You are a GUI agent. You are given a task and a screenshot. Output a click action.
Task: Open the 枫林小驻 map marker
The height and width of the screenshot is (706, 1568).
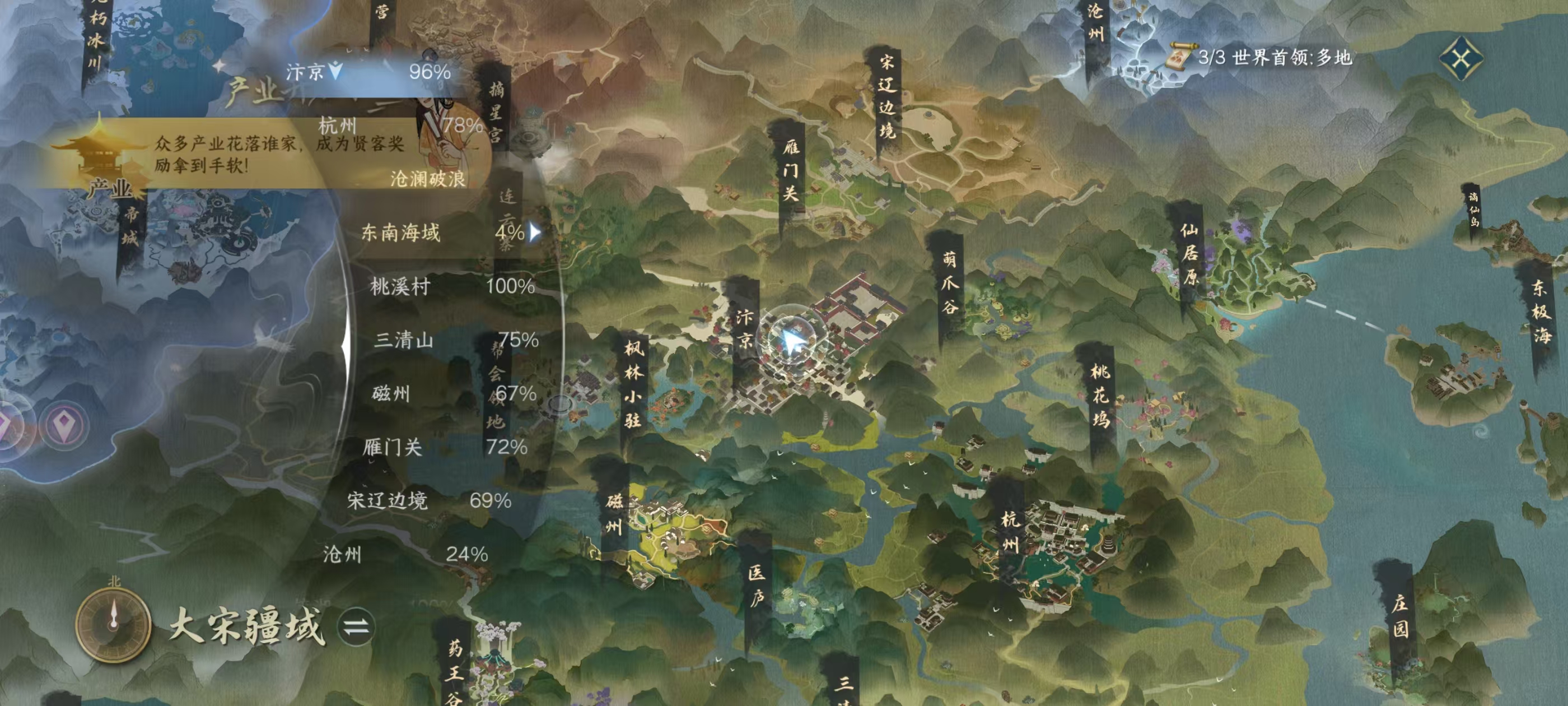[x=633, y=384]
